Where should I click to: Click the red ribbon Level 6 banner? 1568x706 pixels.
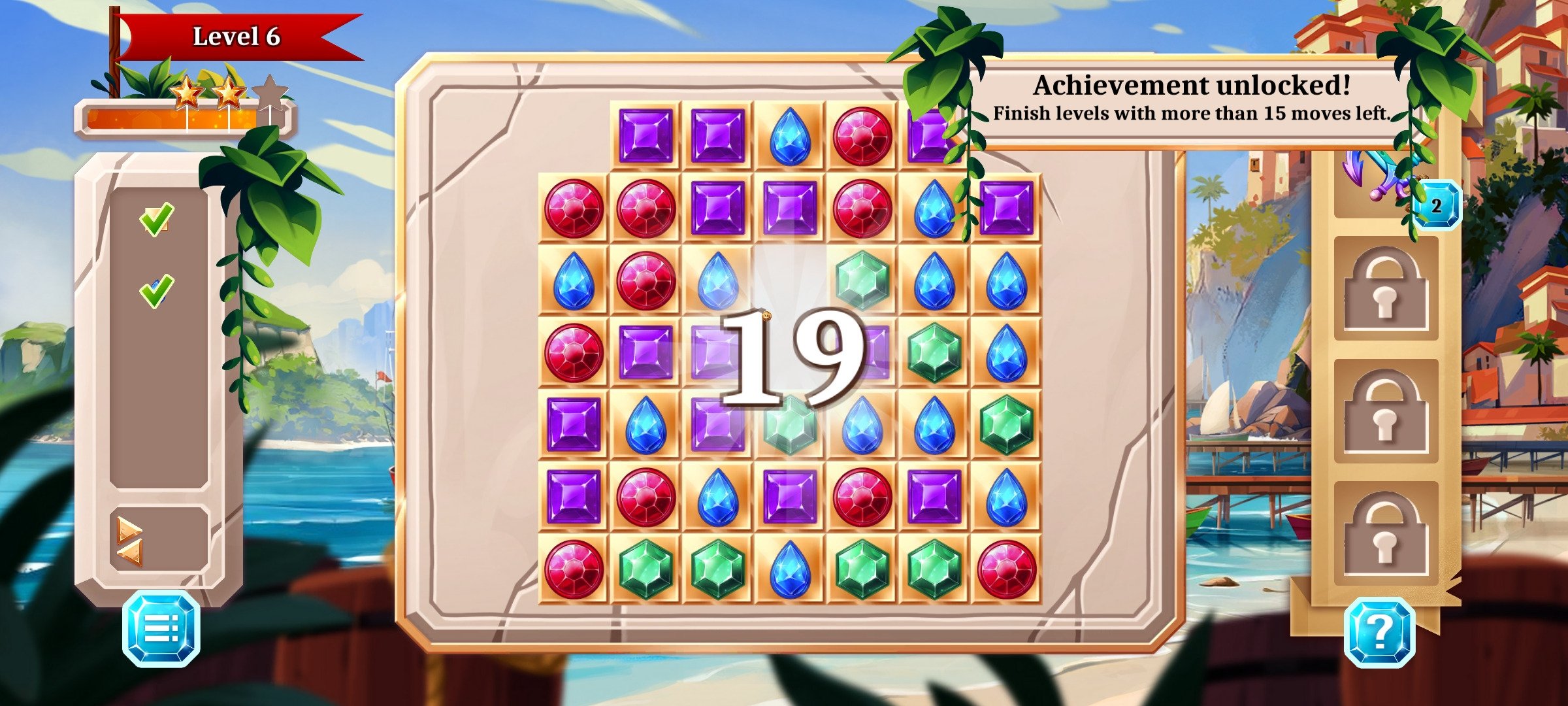238,36
